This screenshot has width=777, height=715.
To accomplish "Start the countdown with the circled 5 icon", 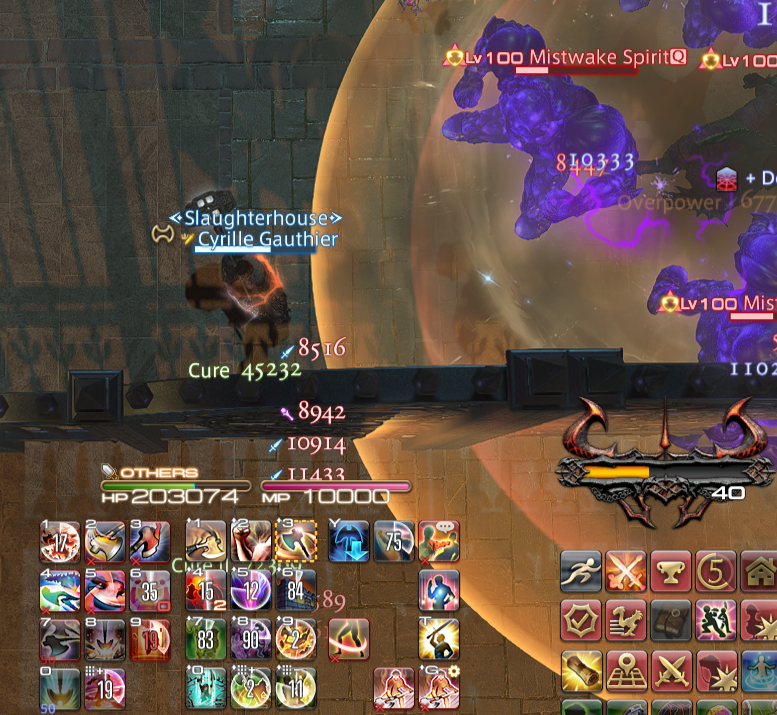I will point(716,572).
